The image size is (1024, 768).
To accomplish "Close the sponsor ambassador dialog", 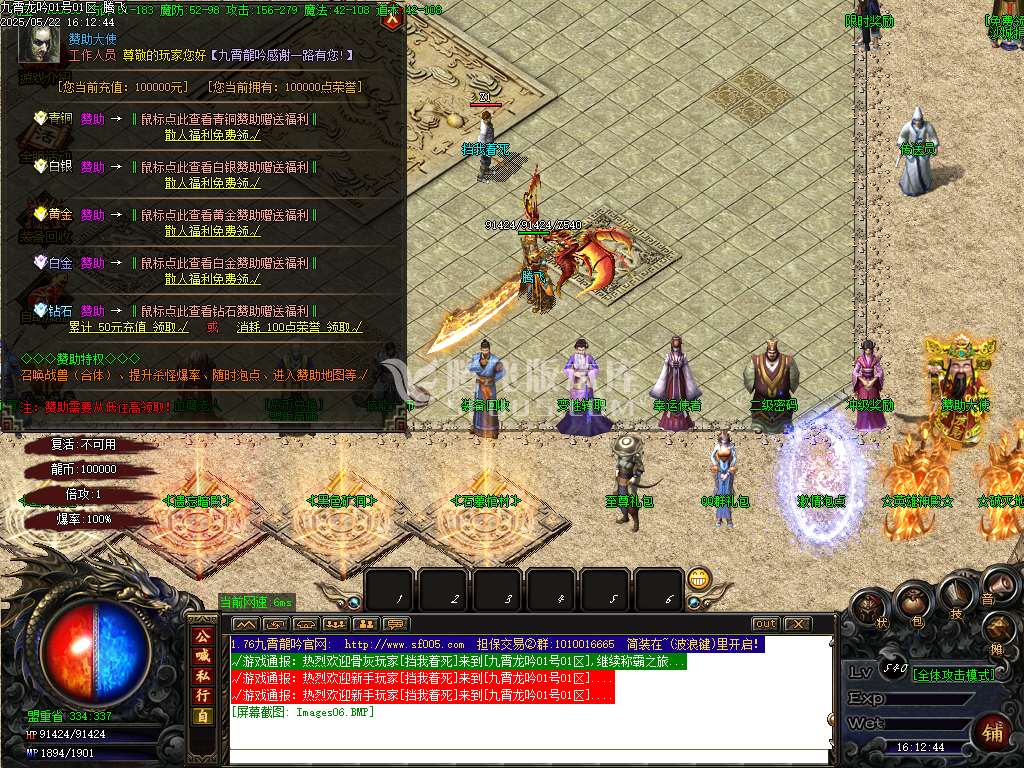I will pyautogui.click(x=393, y=18).
